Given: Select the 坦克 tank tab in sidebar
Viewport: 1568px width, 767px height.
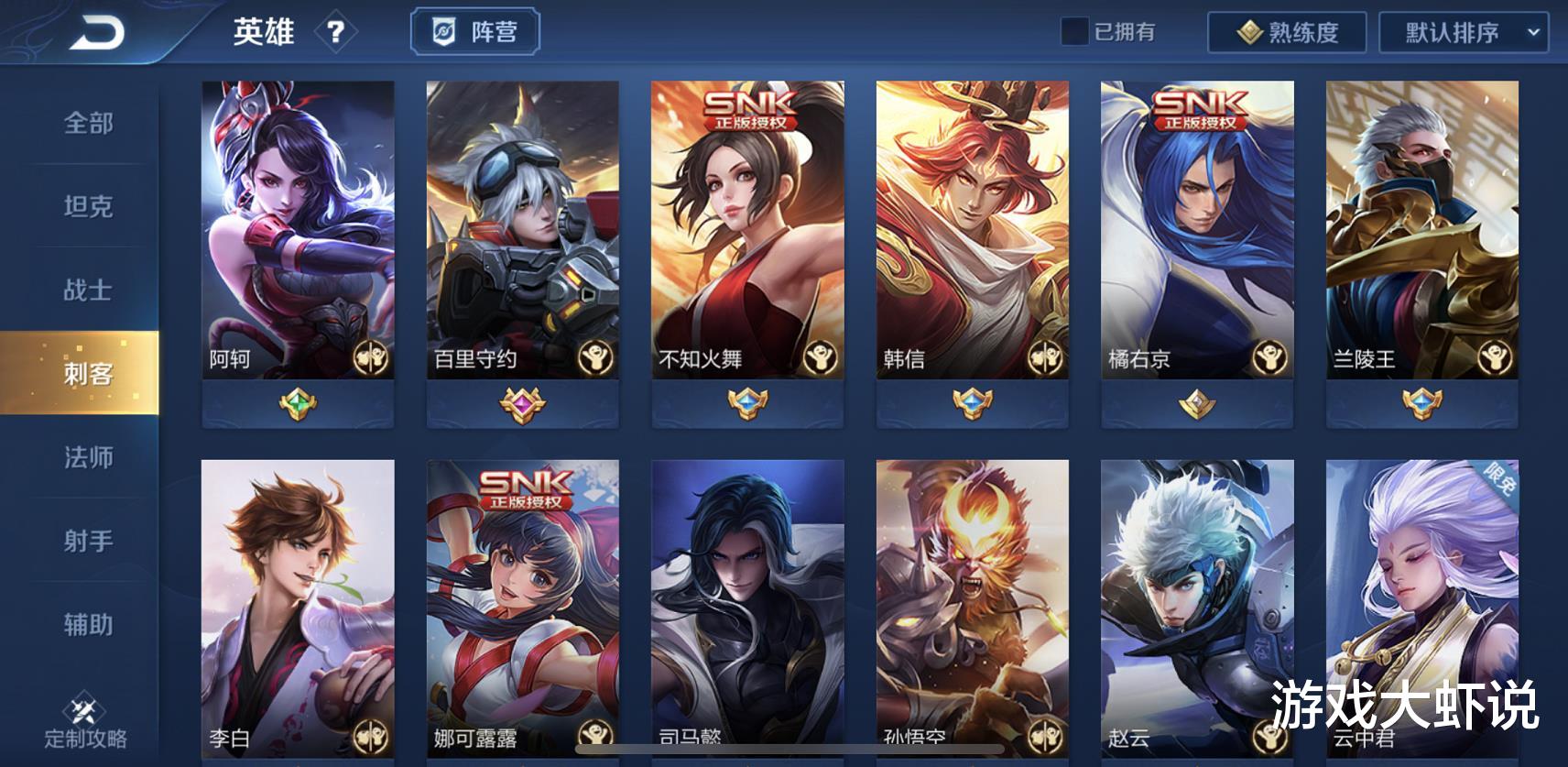Looking at the screenshot, I should pos(87,207).
